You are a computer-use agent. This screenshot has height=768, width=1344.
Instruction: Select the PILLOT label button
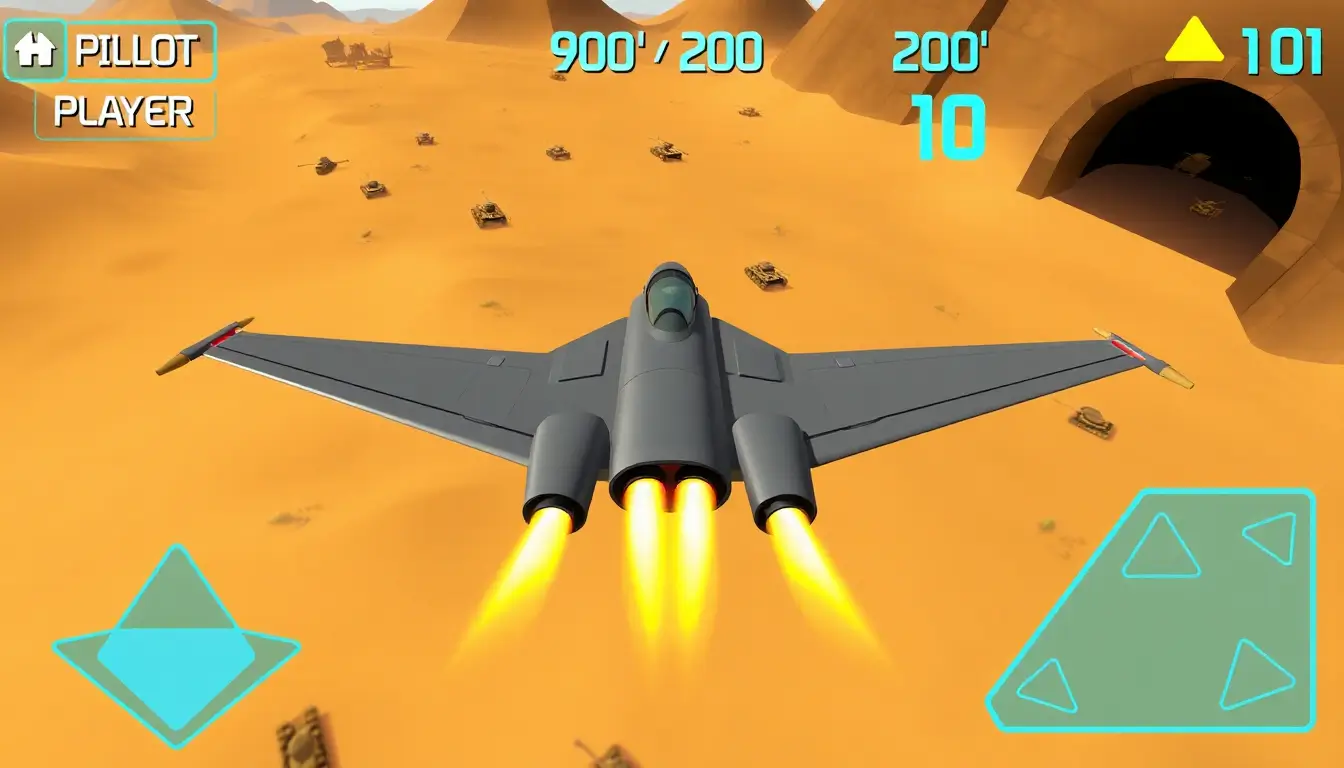pos(140,51)
